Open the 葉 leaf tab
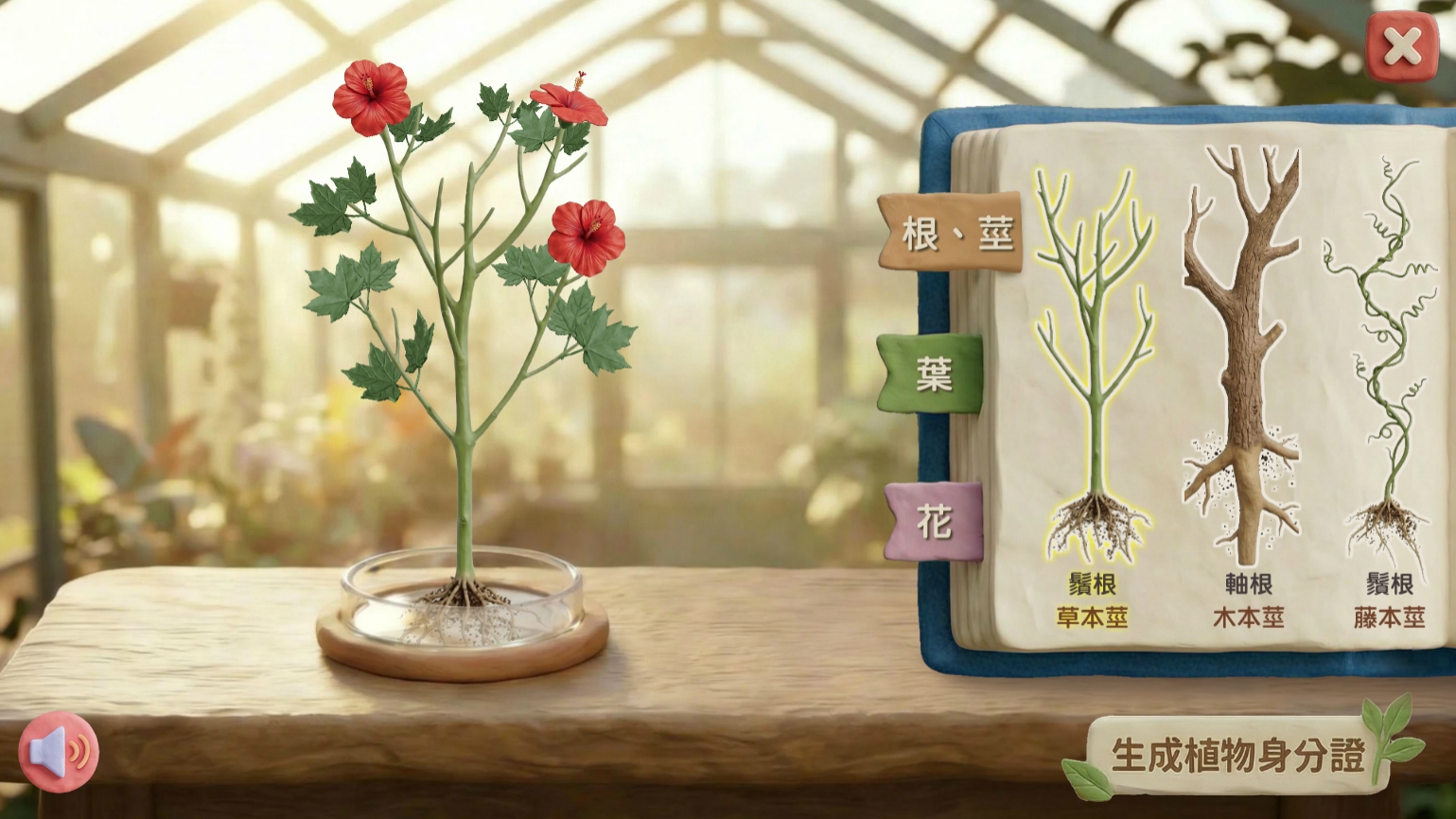 pyautogui.click(x=933, y=375)
